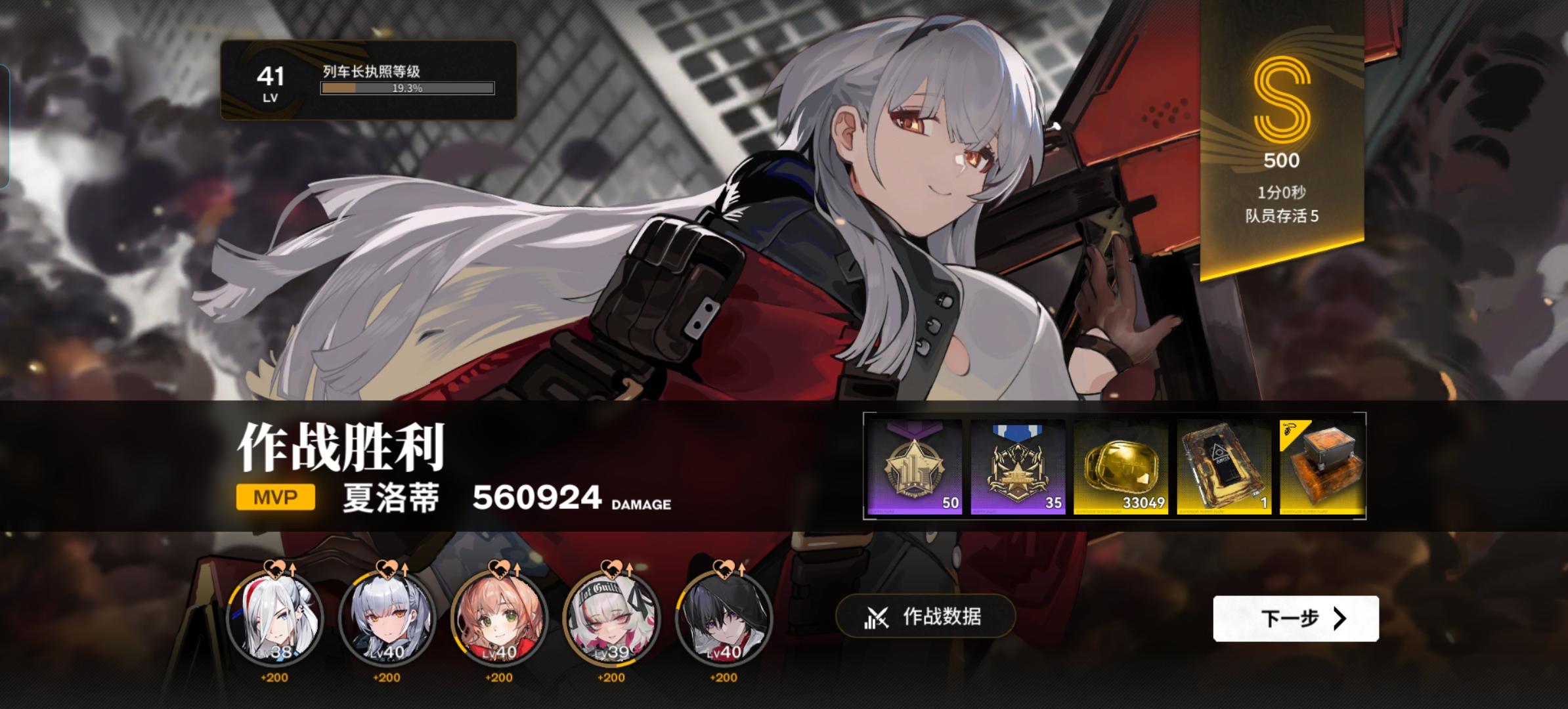Click the 下一步 next button
Viewport: 1568px width, 709px height.
[x=1295, y=619]
